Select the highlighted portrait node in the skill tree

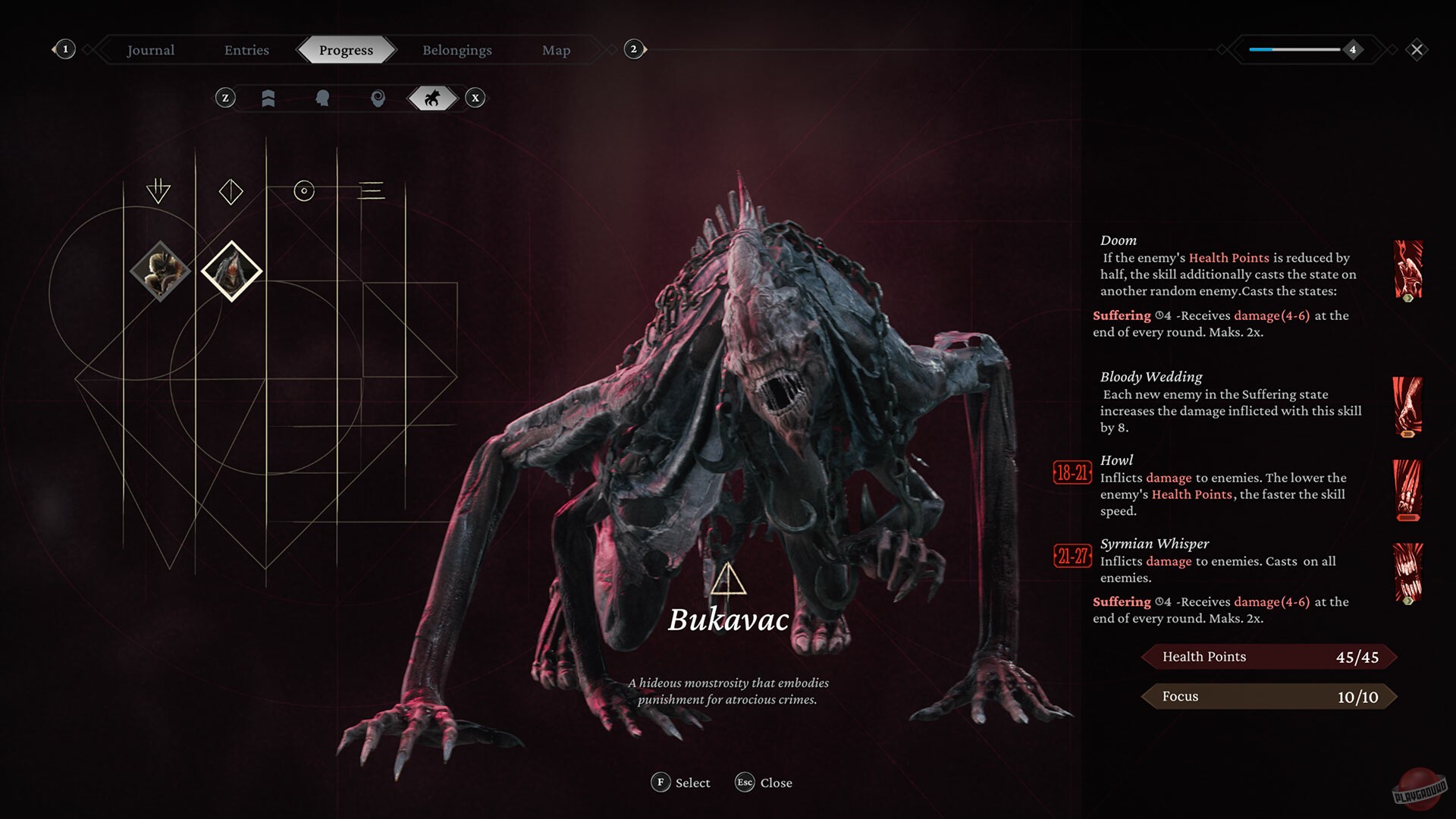(x=231, y=271)
